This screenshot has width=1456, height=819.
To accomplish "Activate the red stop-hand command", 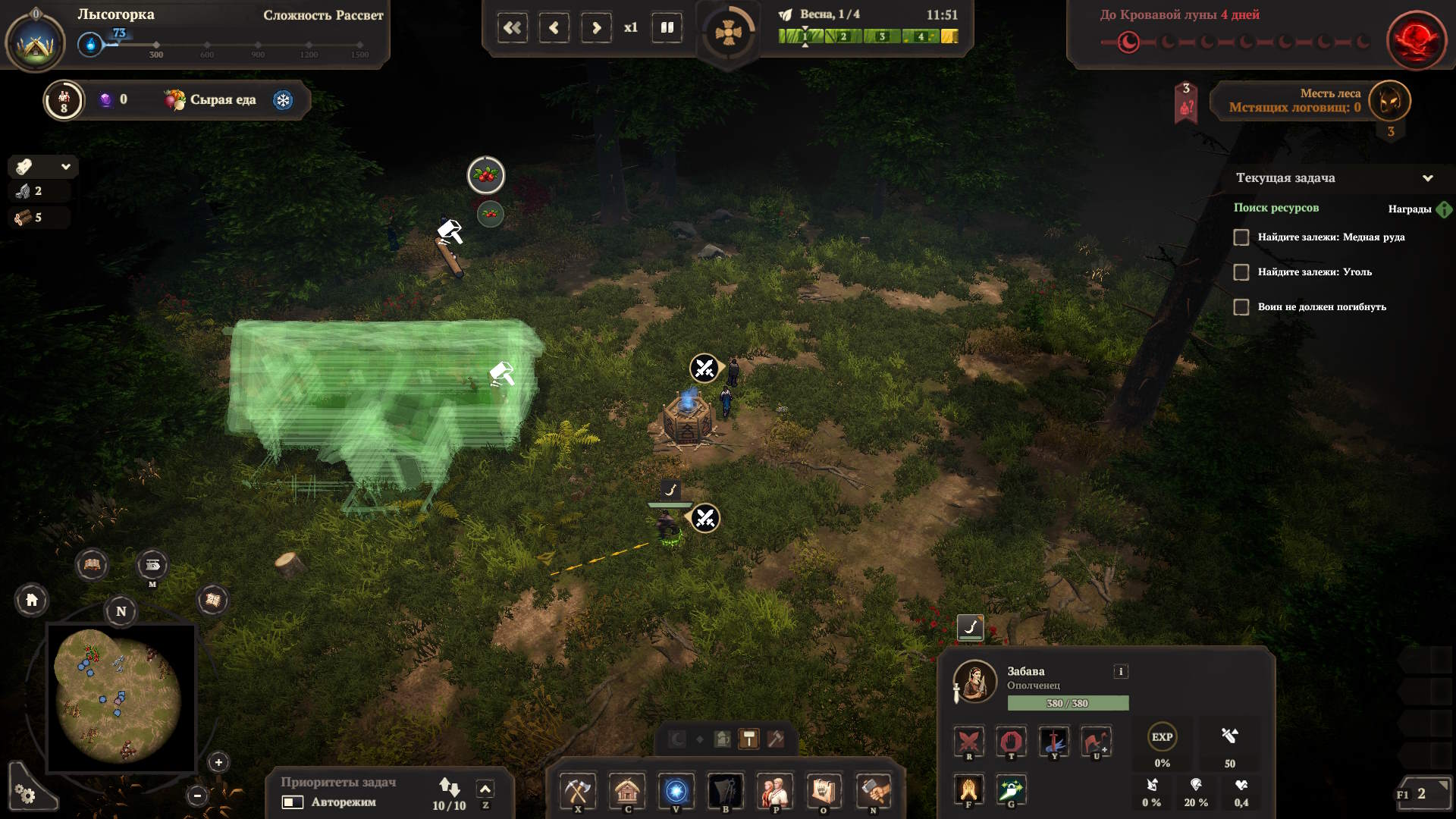I will 1011,740.
